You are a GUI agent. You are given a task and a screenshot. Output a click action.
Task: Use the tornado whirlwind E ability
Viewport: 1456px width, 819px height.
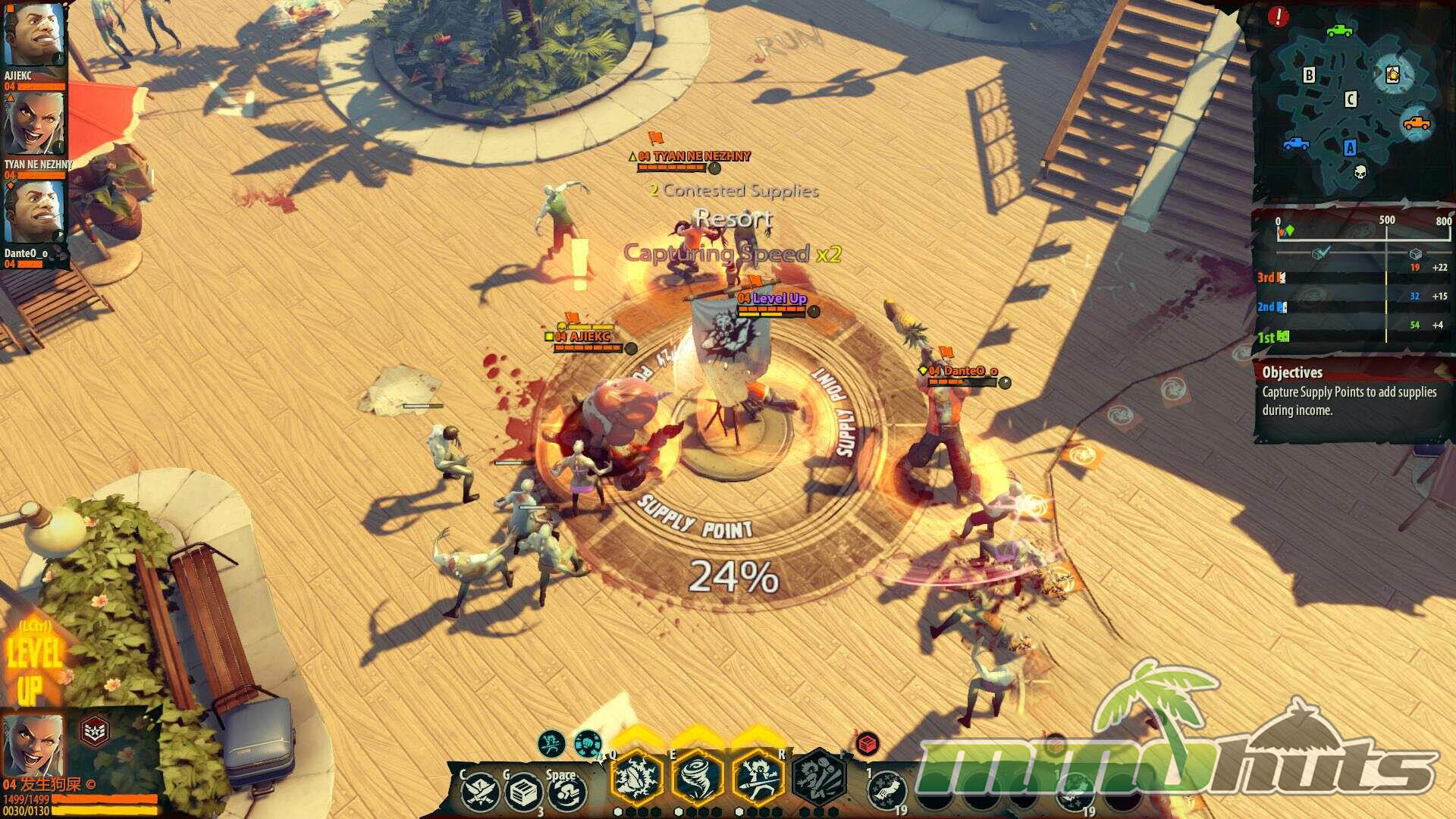coord(697,777)
